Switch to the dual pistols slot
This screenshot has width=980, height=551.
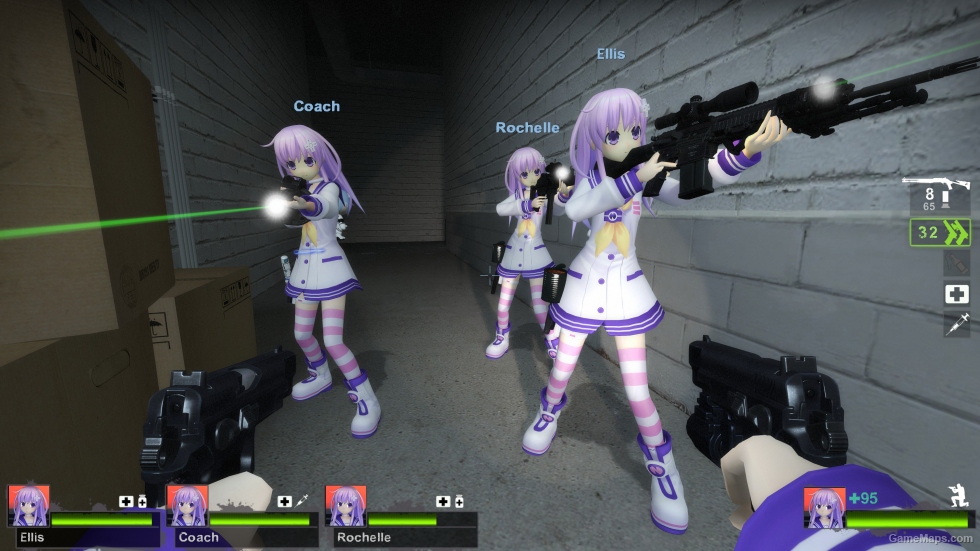pos(940,234)
